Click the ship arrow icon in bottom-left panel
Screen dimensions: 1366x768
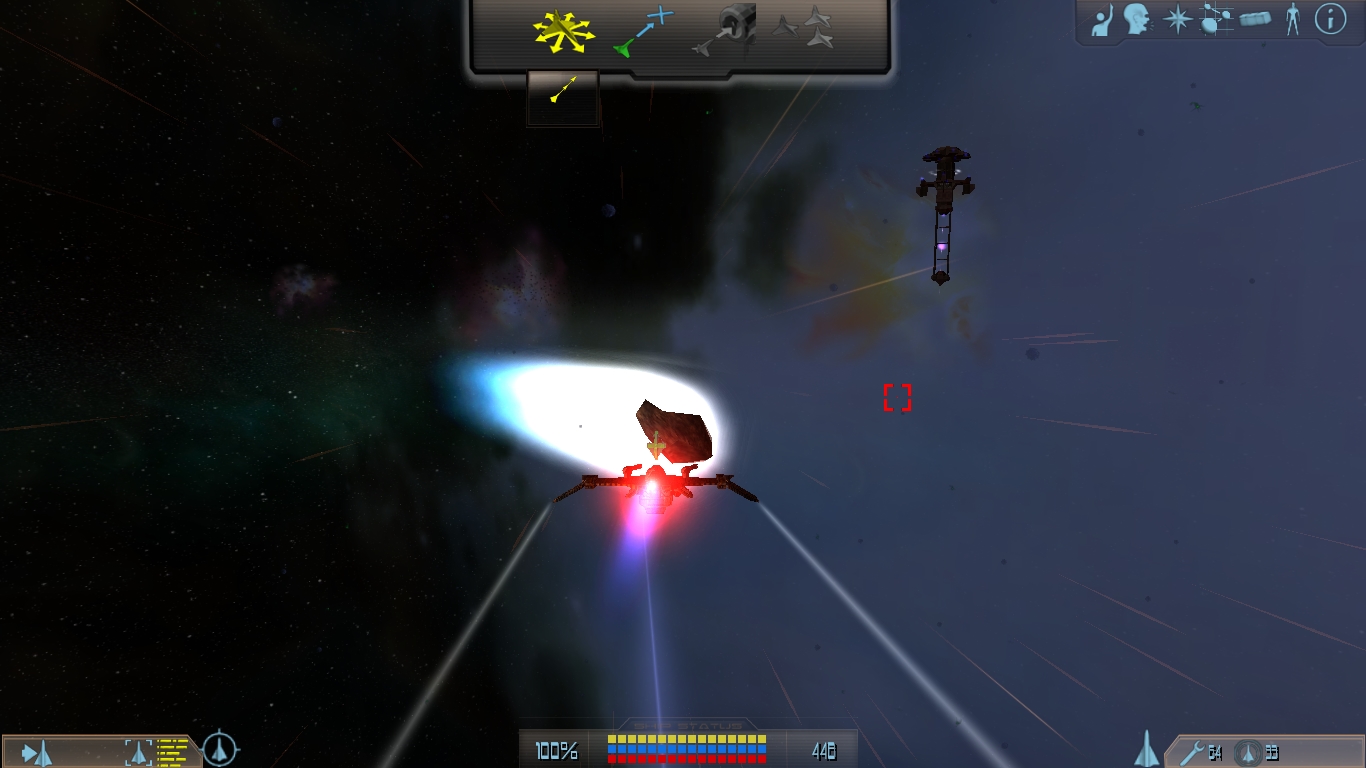pyautogui.click(x=38, y=752)
